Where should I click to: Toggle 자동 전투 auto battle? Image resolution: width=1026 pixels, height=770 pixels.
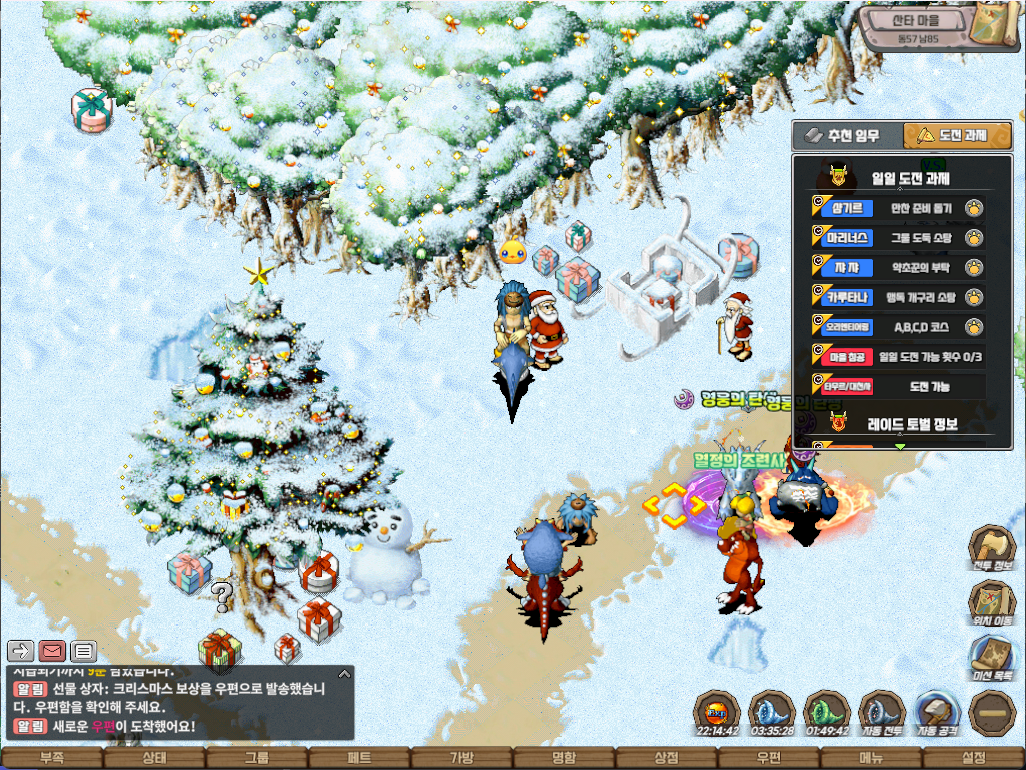pyautogui.click(x=882, y=714)
